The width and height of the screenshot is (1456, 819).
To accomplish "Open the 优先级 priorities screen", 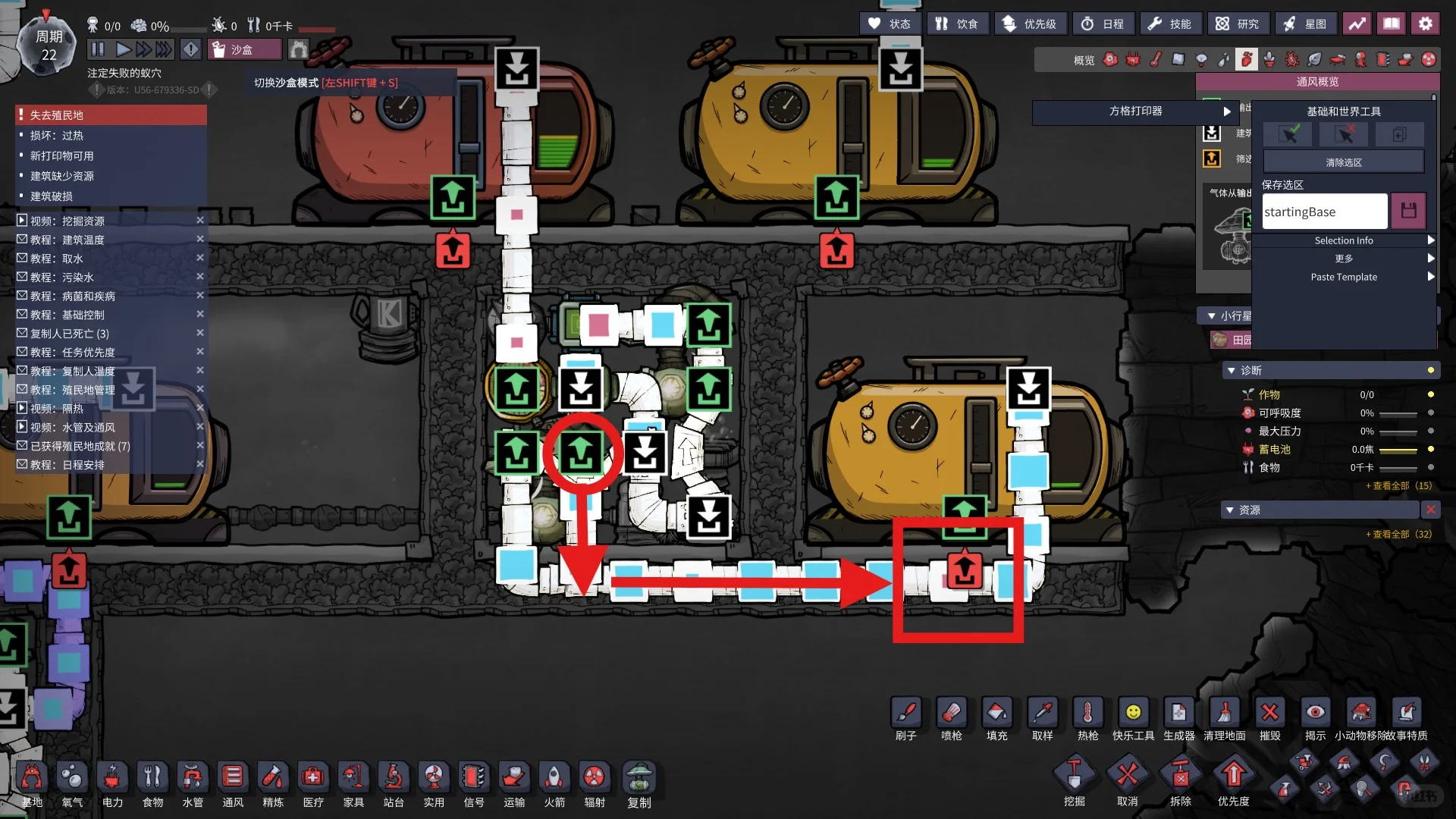I will [1030, 24].
